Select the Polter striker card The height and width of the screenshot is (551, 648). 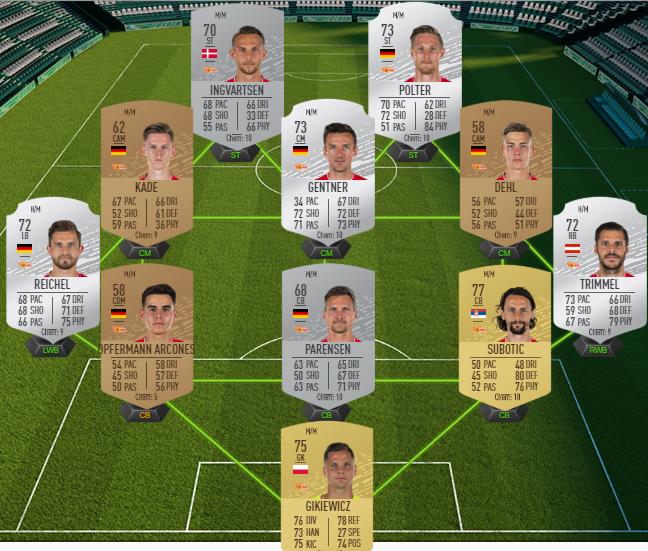click(x=416, y=73)
